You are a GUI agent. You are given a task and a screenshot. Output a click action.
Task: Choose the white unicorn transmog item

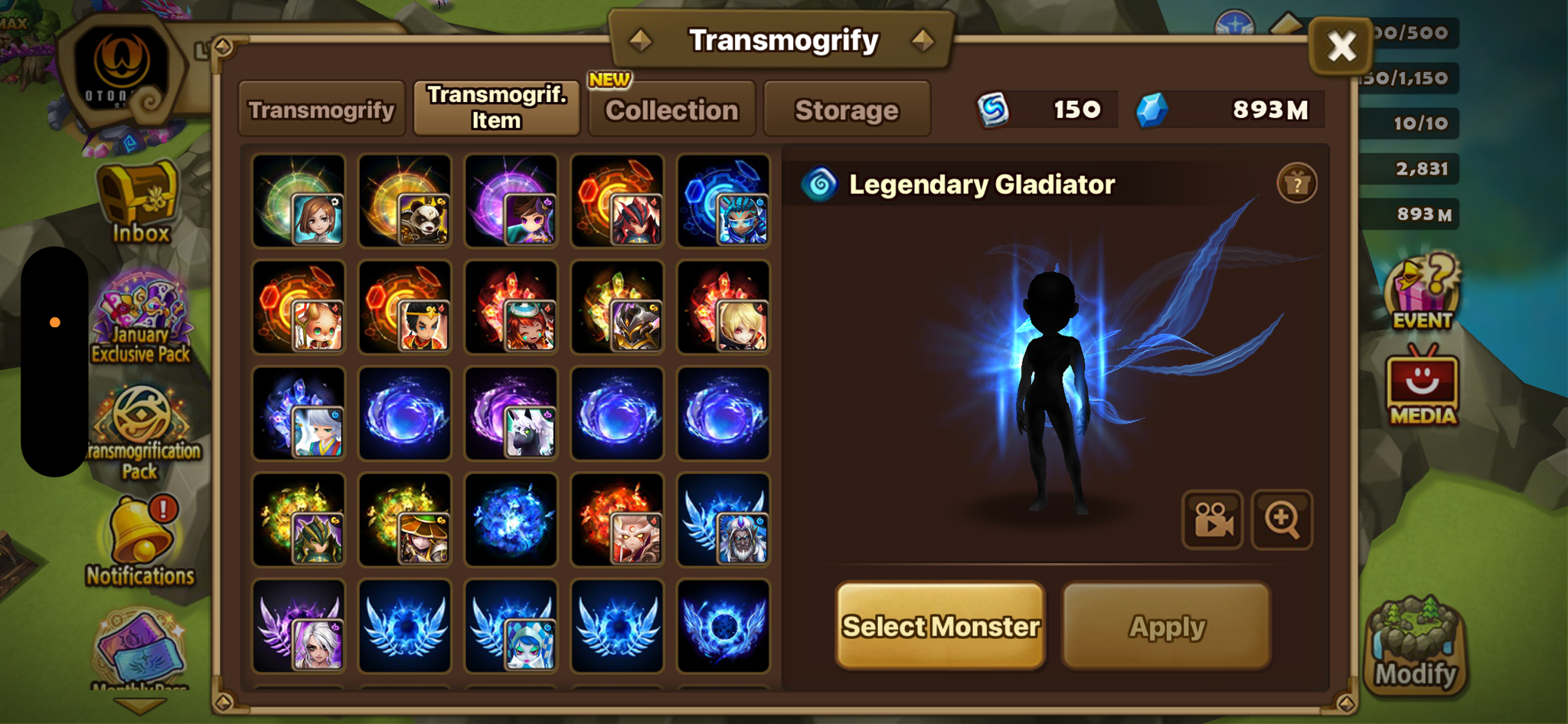(x=511, y=414)
